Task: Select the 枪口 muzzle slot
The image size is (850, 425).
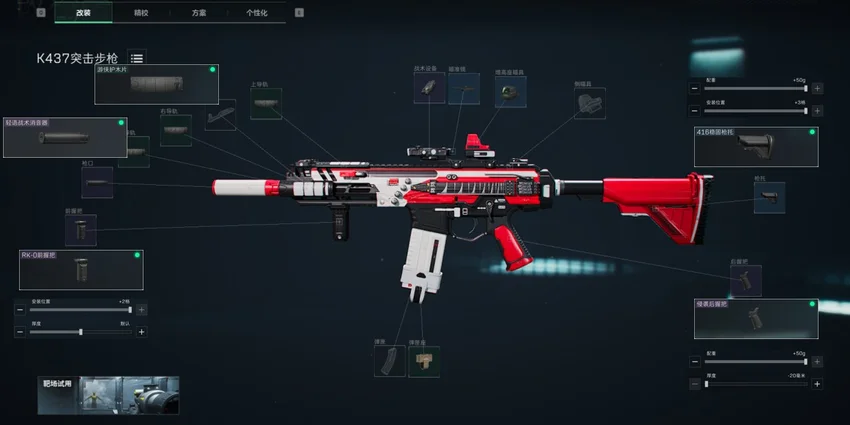Action: pyautogui.click(x=96, y=183)
